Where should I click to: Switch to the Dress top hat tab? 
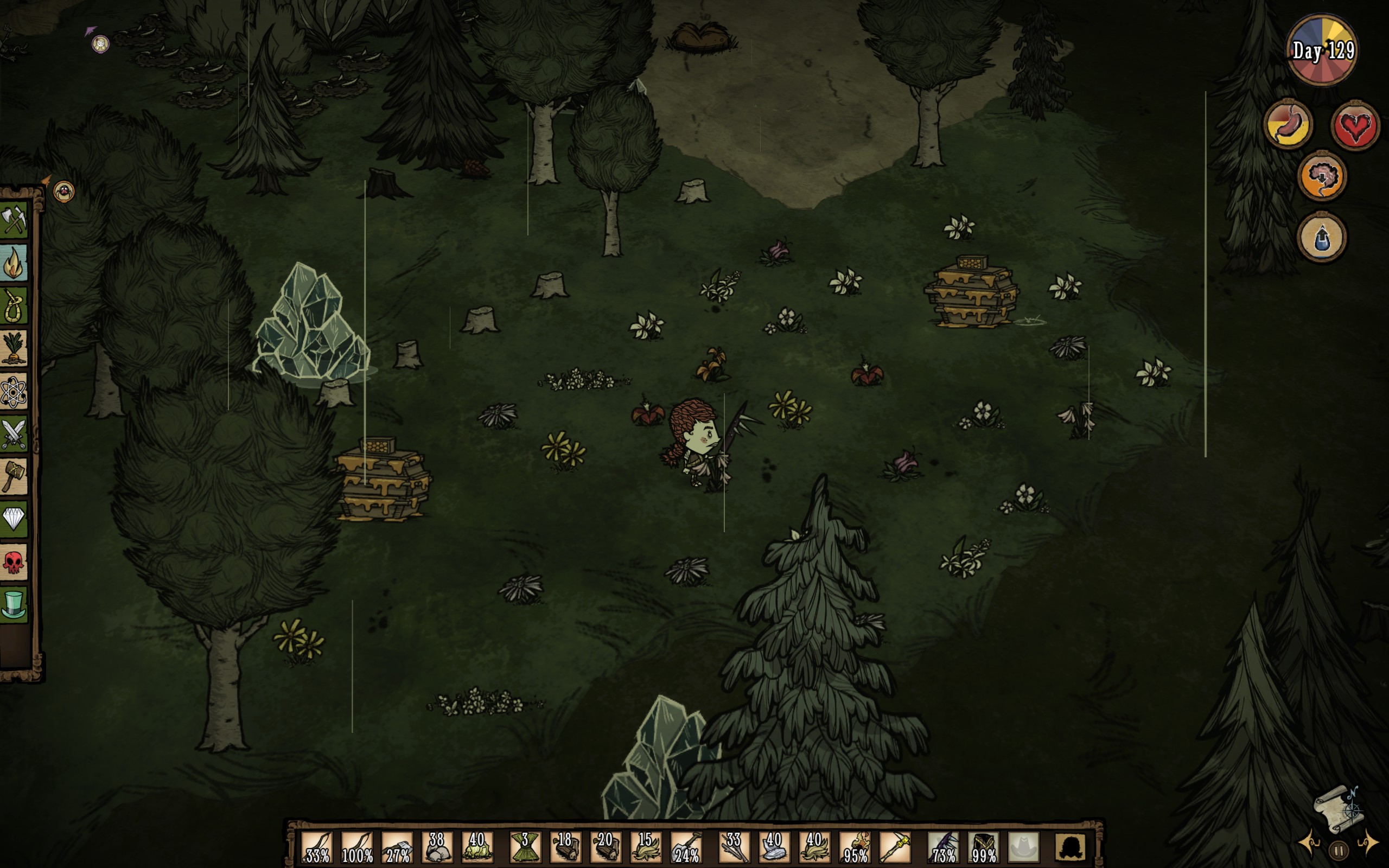pos(14,604)
